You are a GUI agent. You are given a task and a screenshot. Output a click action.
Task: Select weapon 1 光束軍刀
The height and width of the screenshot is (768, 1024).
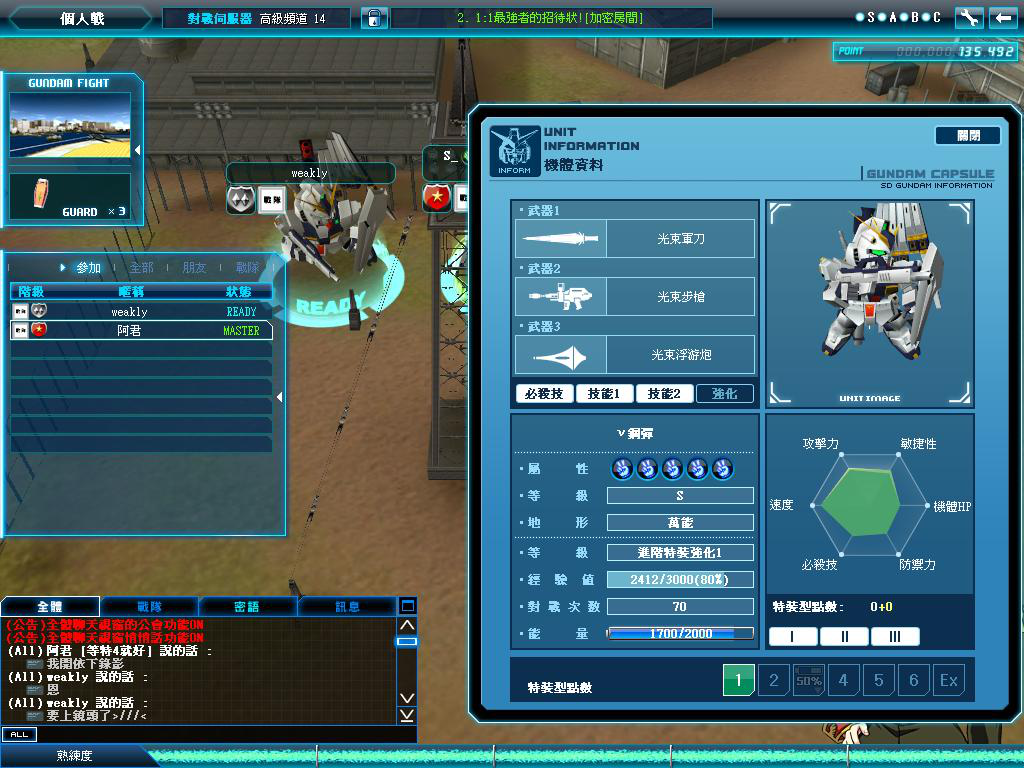pos(634,239)
